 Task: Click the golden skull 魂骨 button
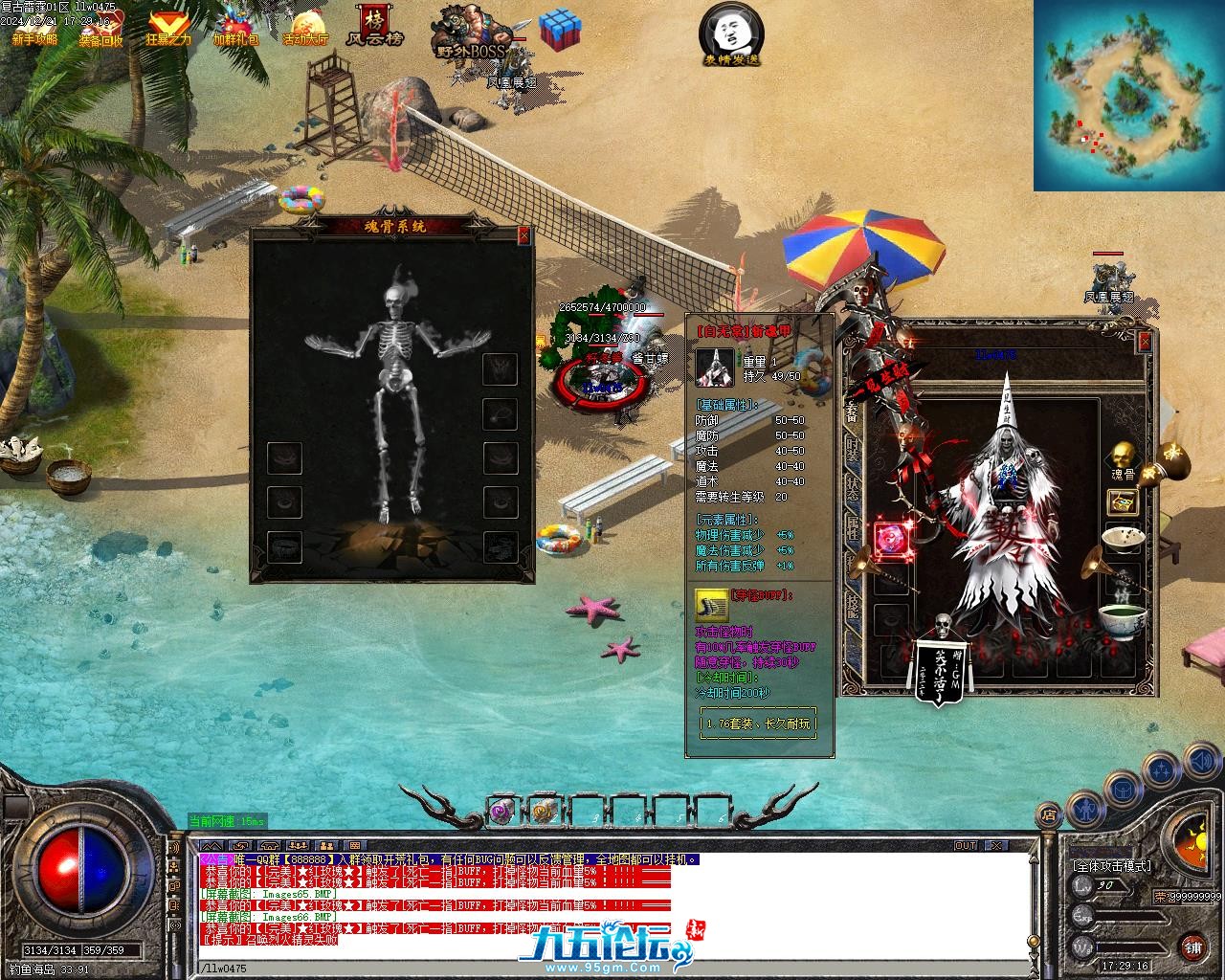(x=1123, y=457)
